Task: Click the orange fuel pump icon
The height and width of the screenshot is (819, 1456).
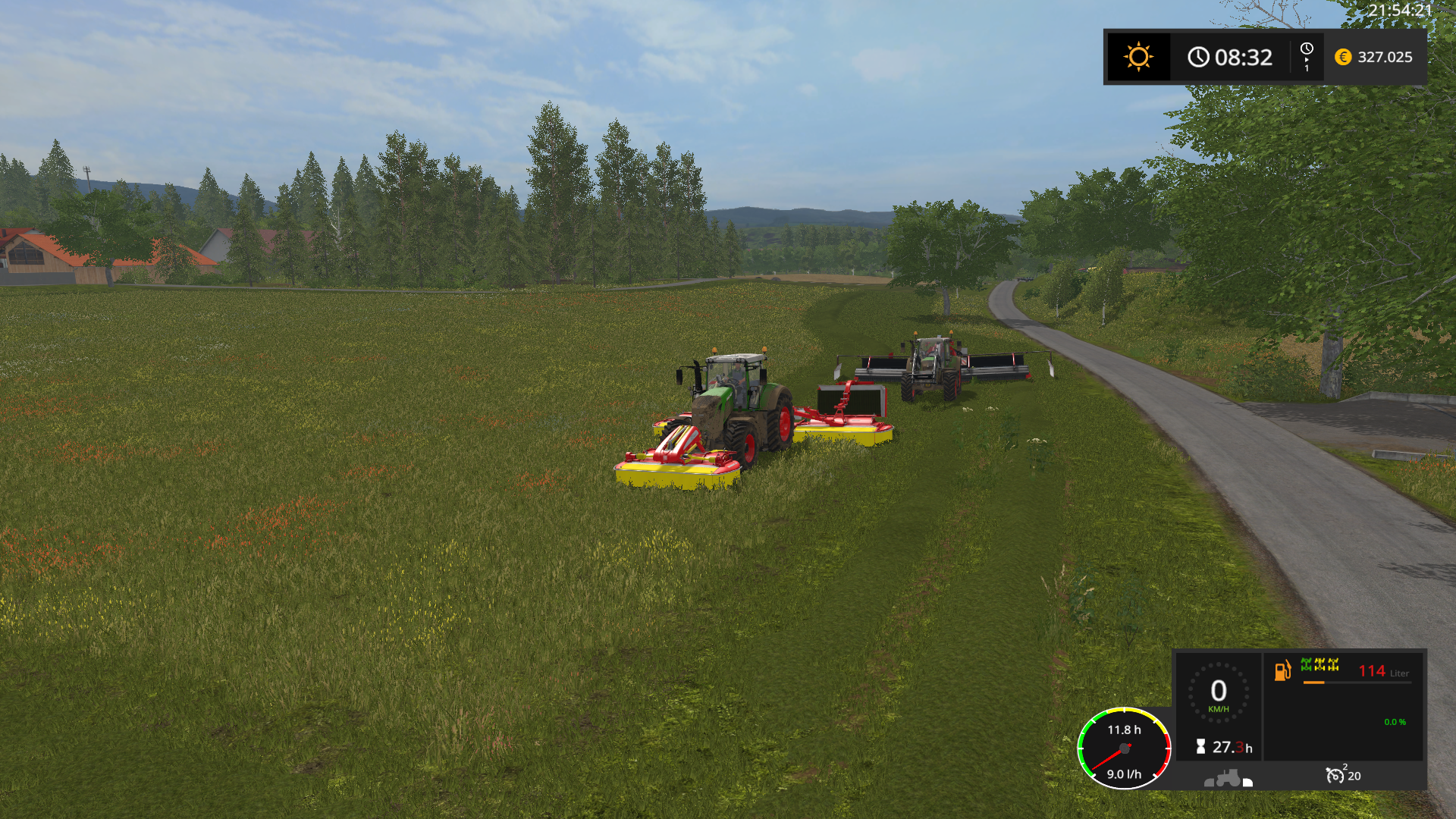Action: [x=1282, y=670]
